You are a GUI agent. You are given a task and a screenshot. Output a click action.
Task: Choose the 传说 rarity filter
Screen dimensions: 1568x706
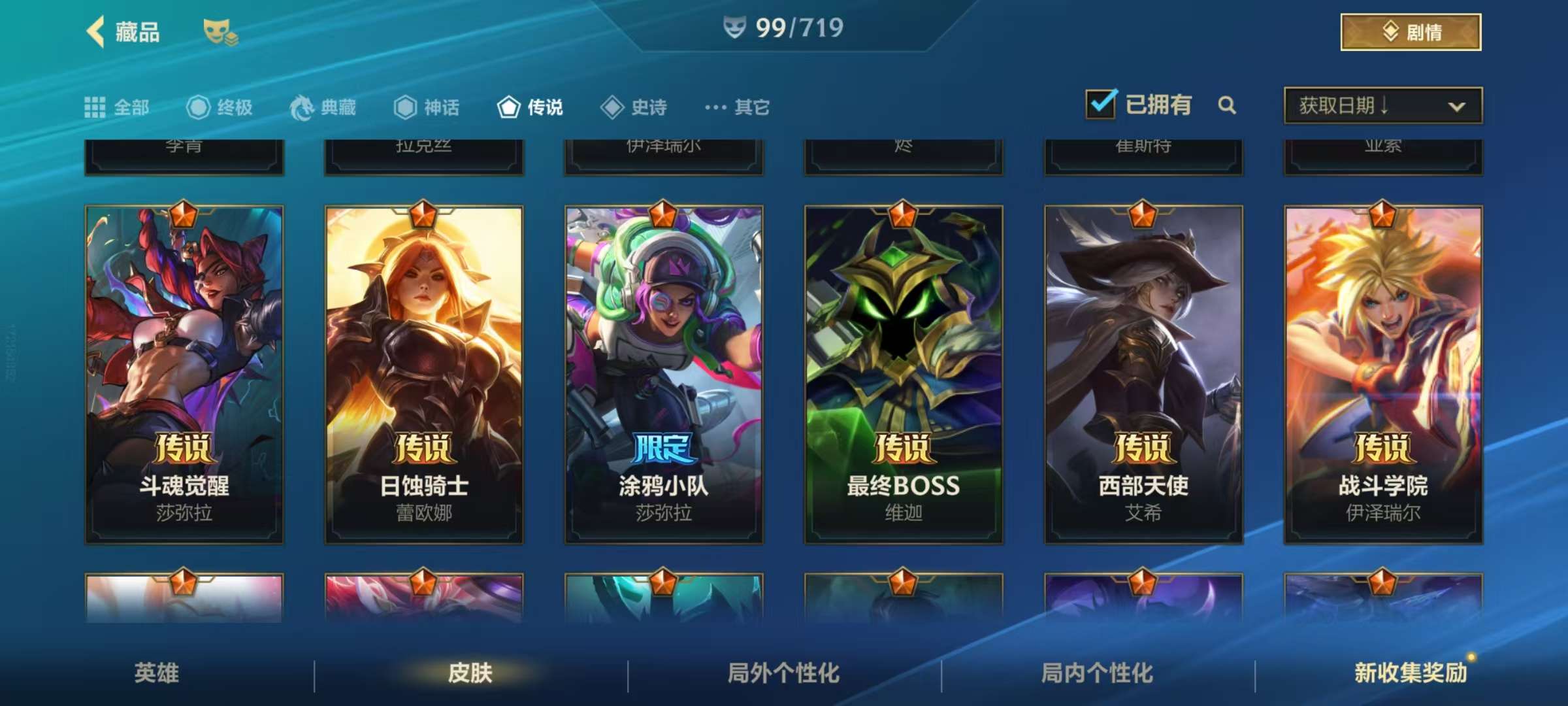[531, 107]
